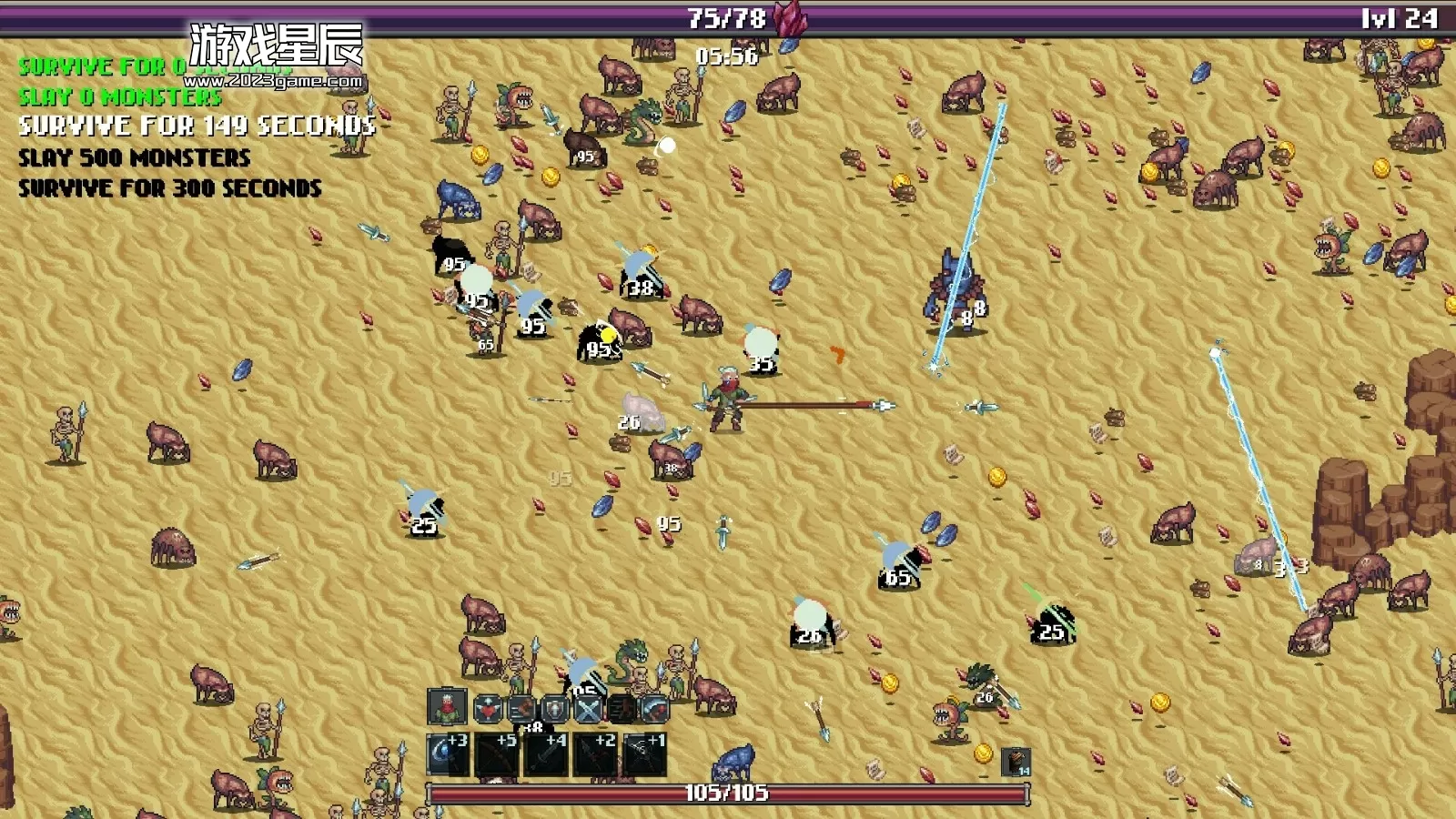Click the hero portrait with red scarf
The width and height of the screenshot is (1456, 819).
pyautogui.click(x=447, y=707)
